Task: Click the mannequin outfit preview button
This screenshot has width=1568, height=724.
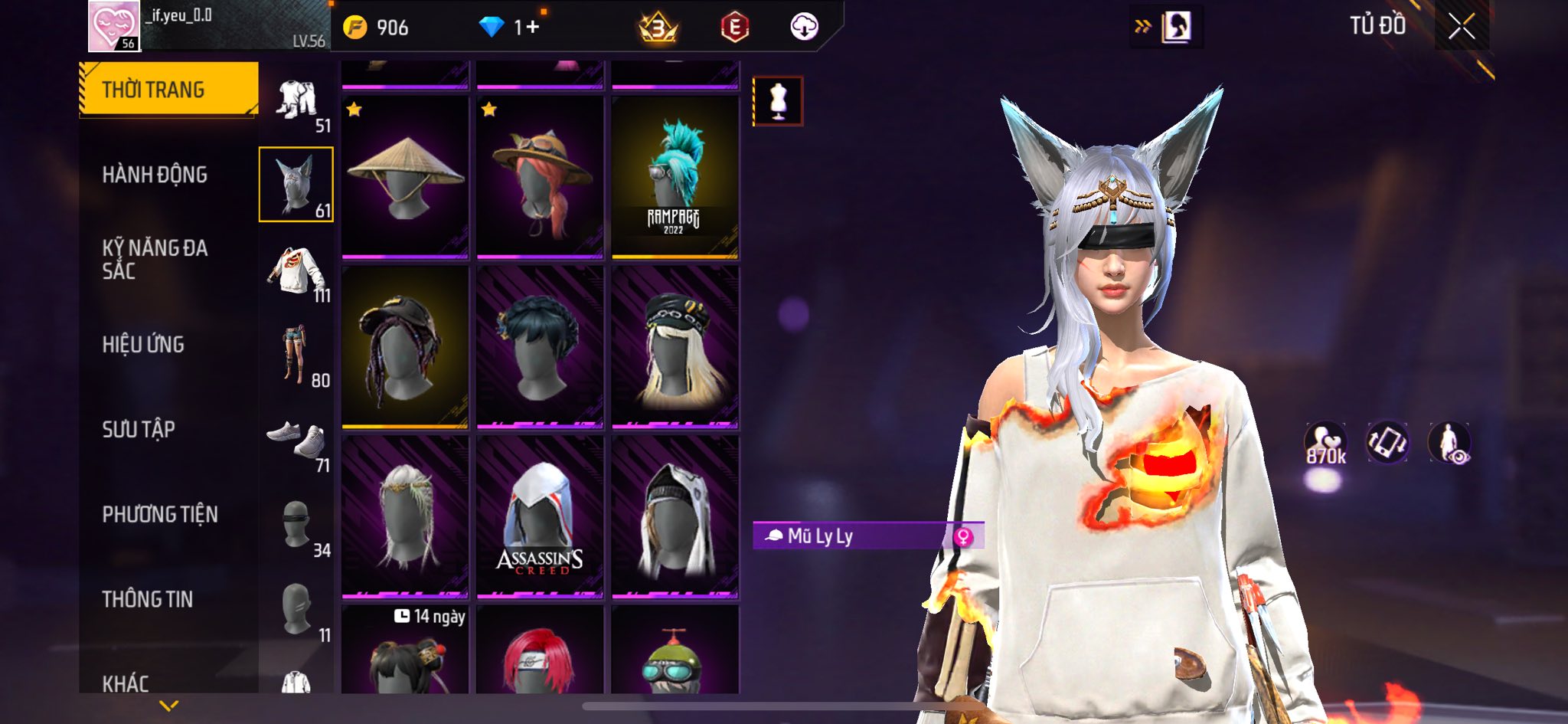Action: 778,100
